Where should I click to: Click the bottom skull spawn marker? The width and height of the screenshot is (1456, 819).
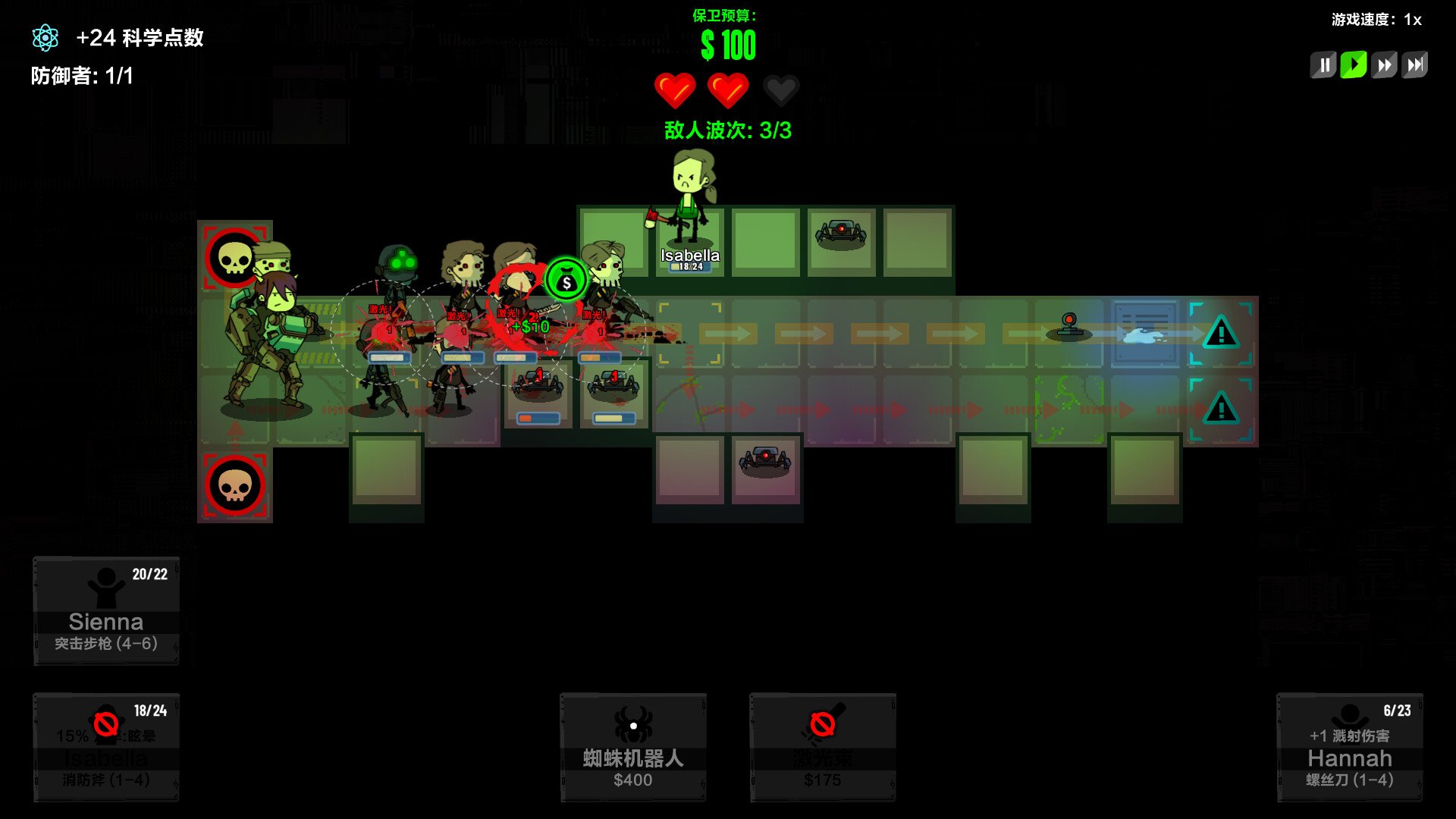[235, 484]
